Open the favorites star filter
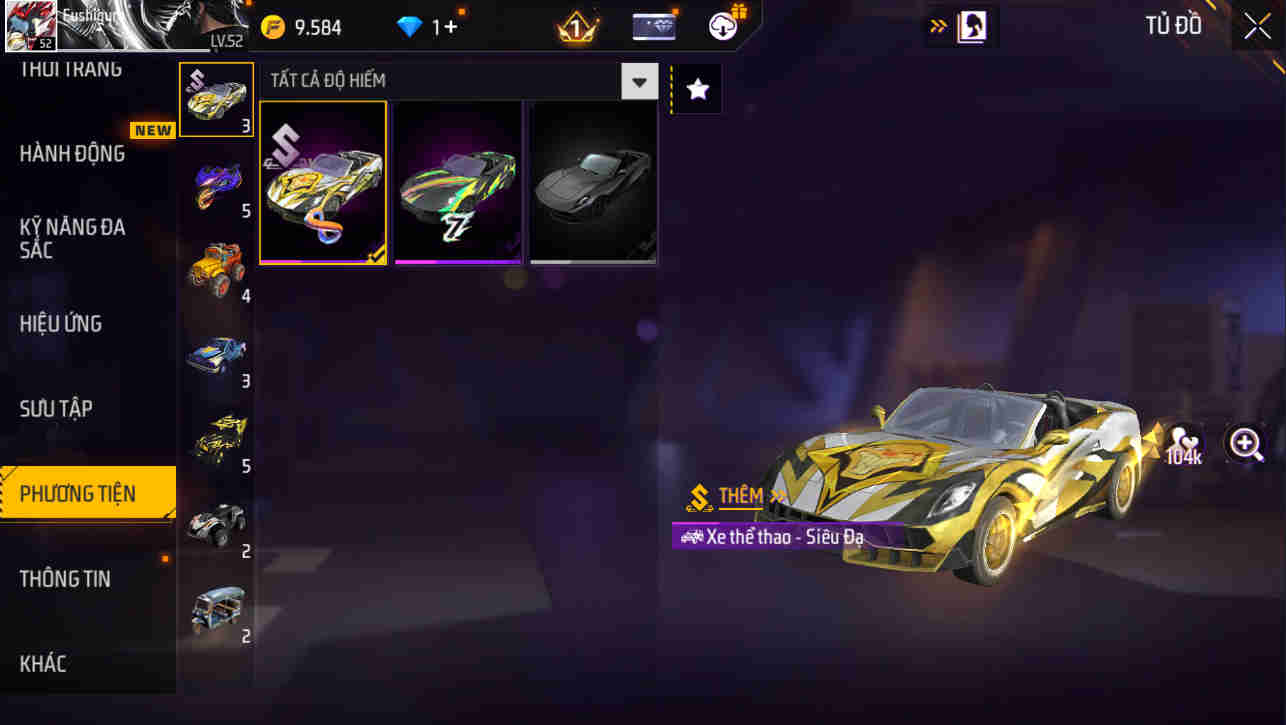The width and height of the screenshot is (1286, 725). (695, 87)
